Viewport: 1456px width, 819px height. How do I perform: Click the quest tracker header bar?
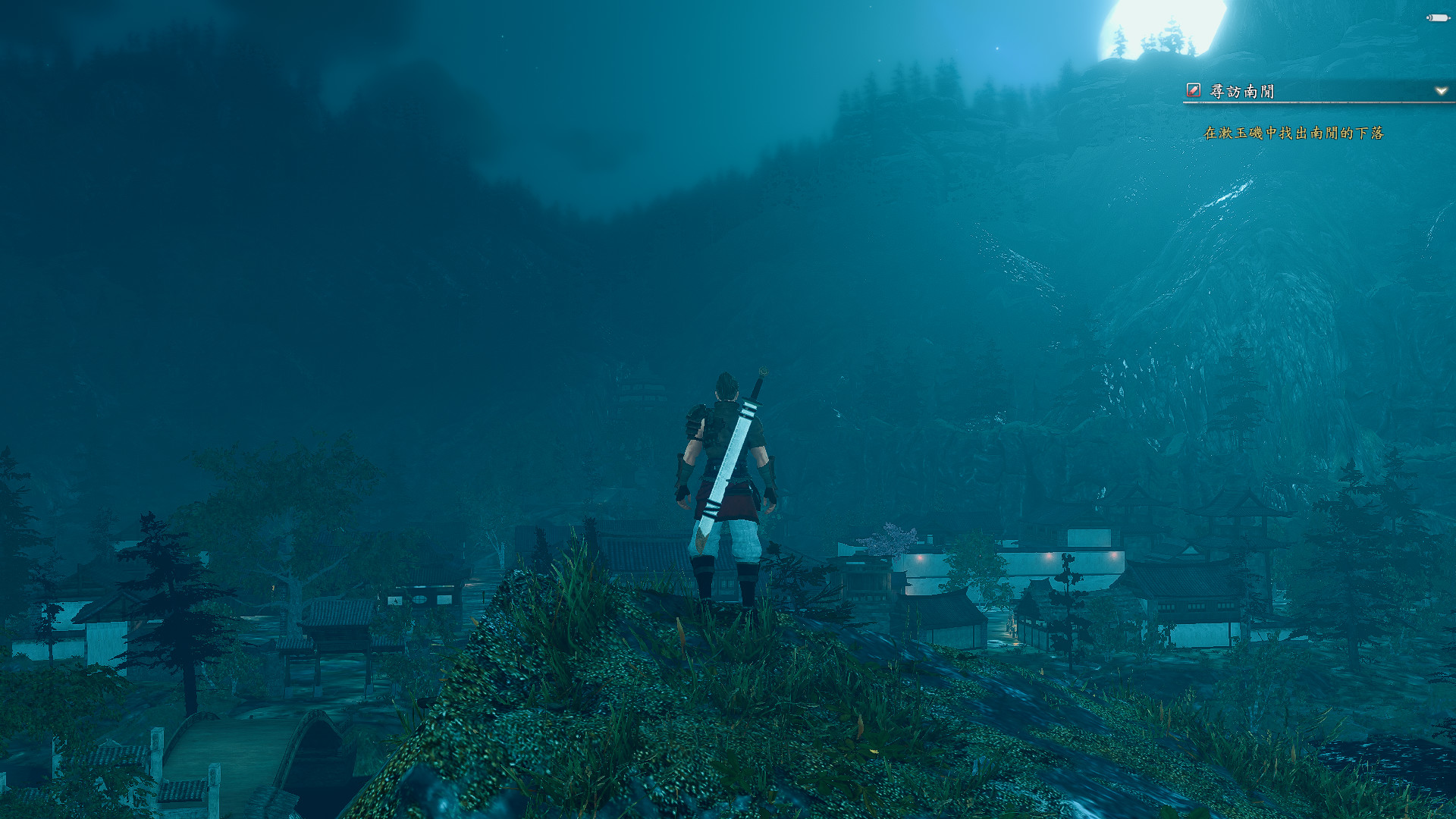click(1312, 89)
